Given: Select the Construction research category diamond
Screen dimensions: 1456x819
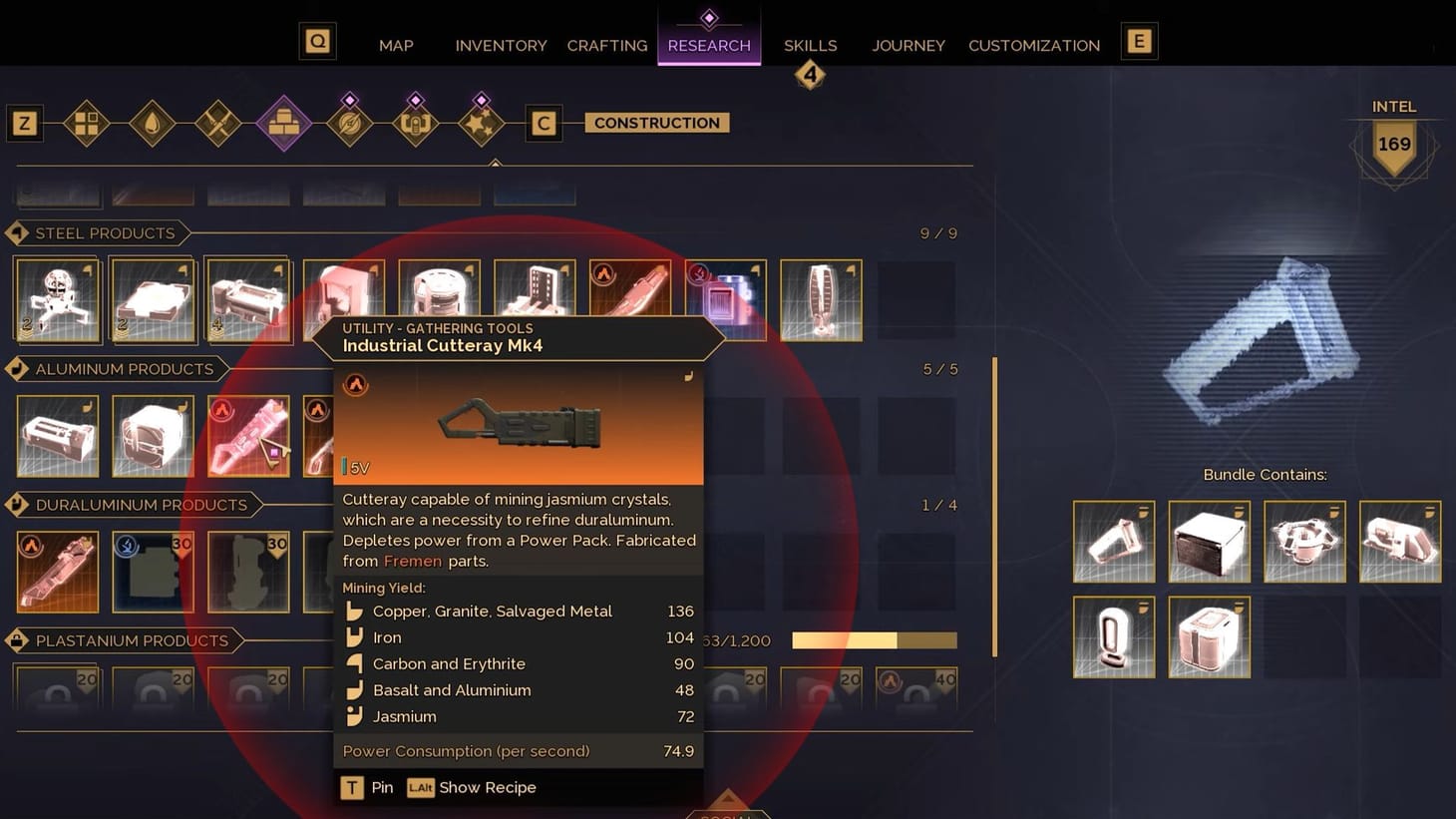Looking at the screenshot, I should tap(284, 123).
